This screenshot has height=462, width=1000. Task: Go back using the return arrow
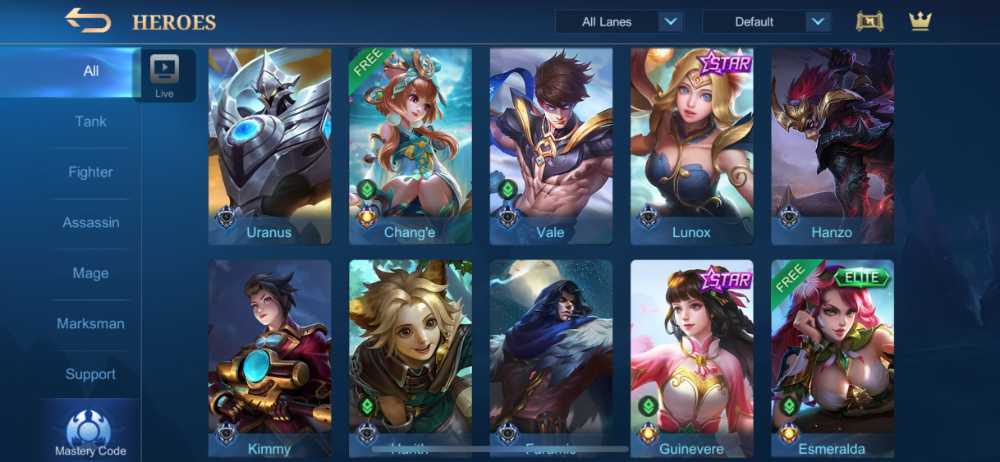pyautogui.click(x=87, y=20)
